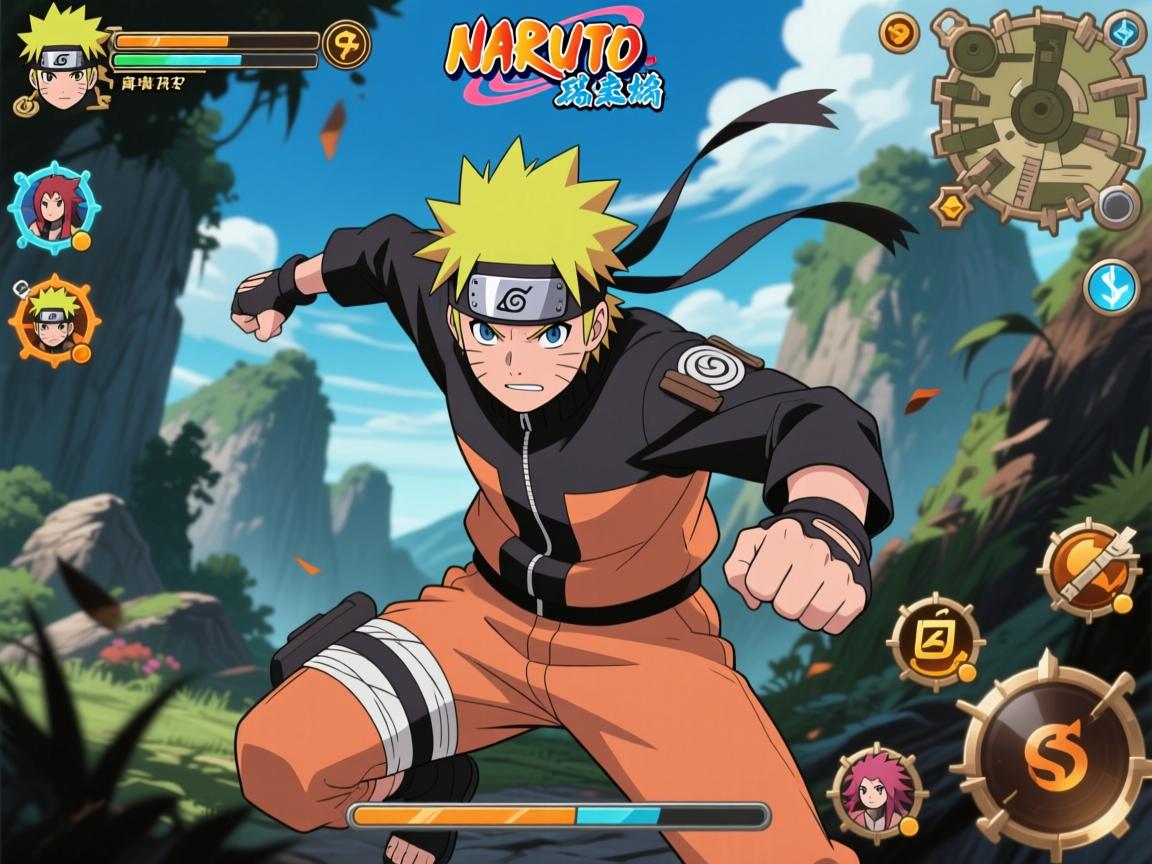
Task: Use the orange scroll skill
Action: coord(1089,569)
